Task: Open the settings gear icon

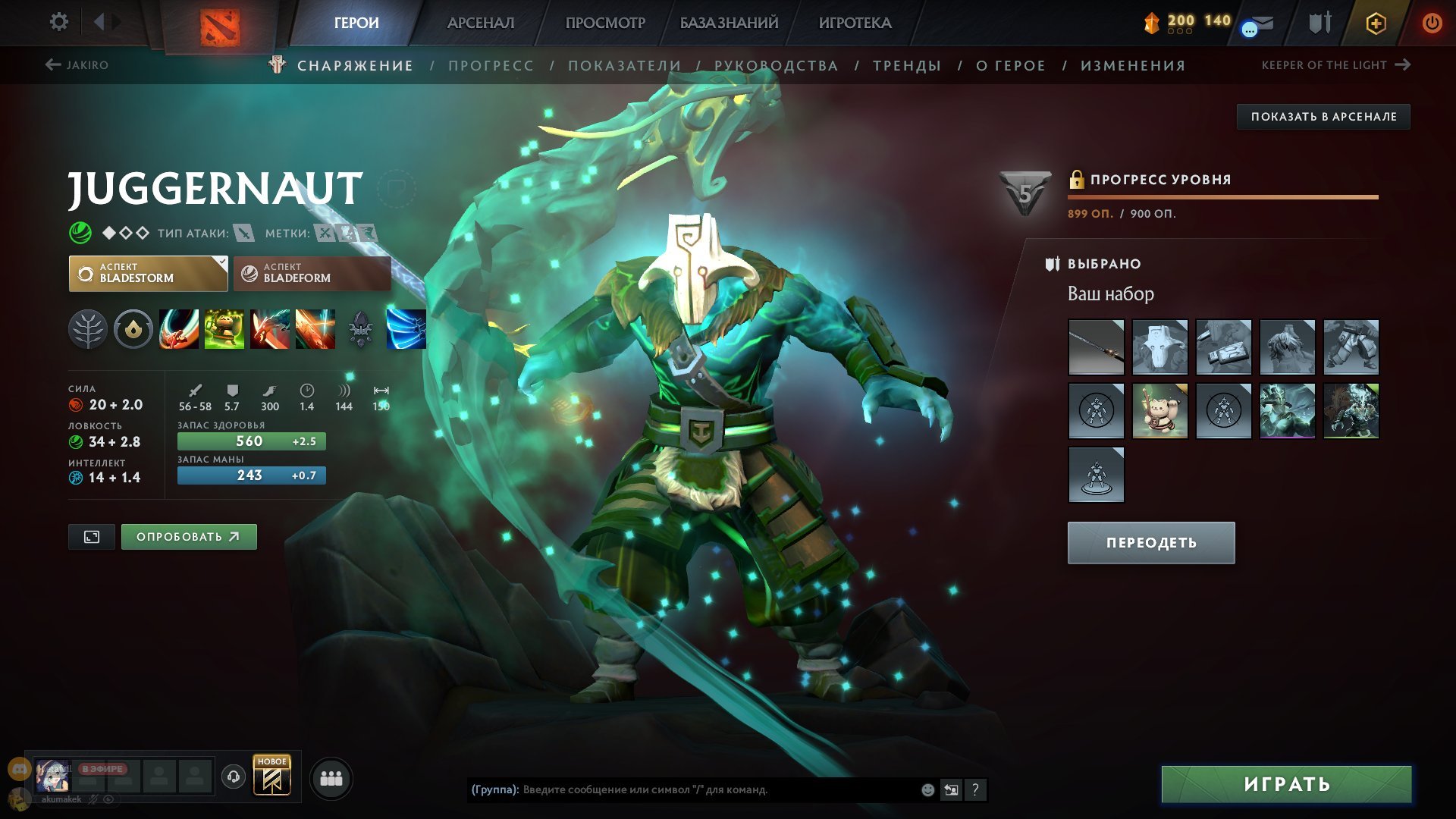Action: click(x=61, y=22)
